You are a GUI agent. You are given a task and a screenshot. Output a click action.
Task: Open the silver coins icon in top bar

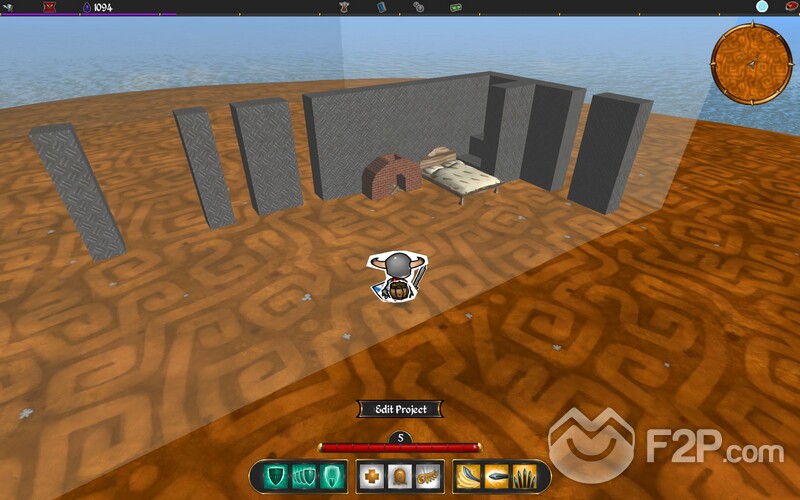coord(418,7)
